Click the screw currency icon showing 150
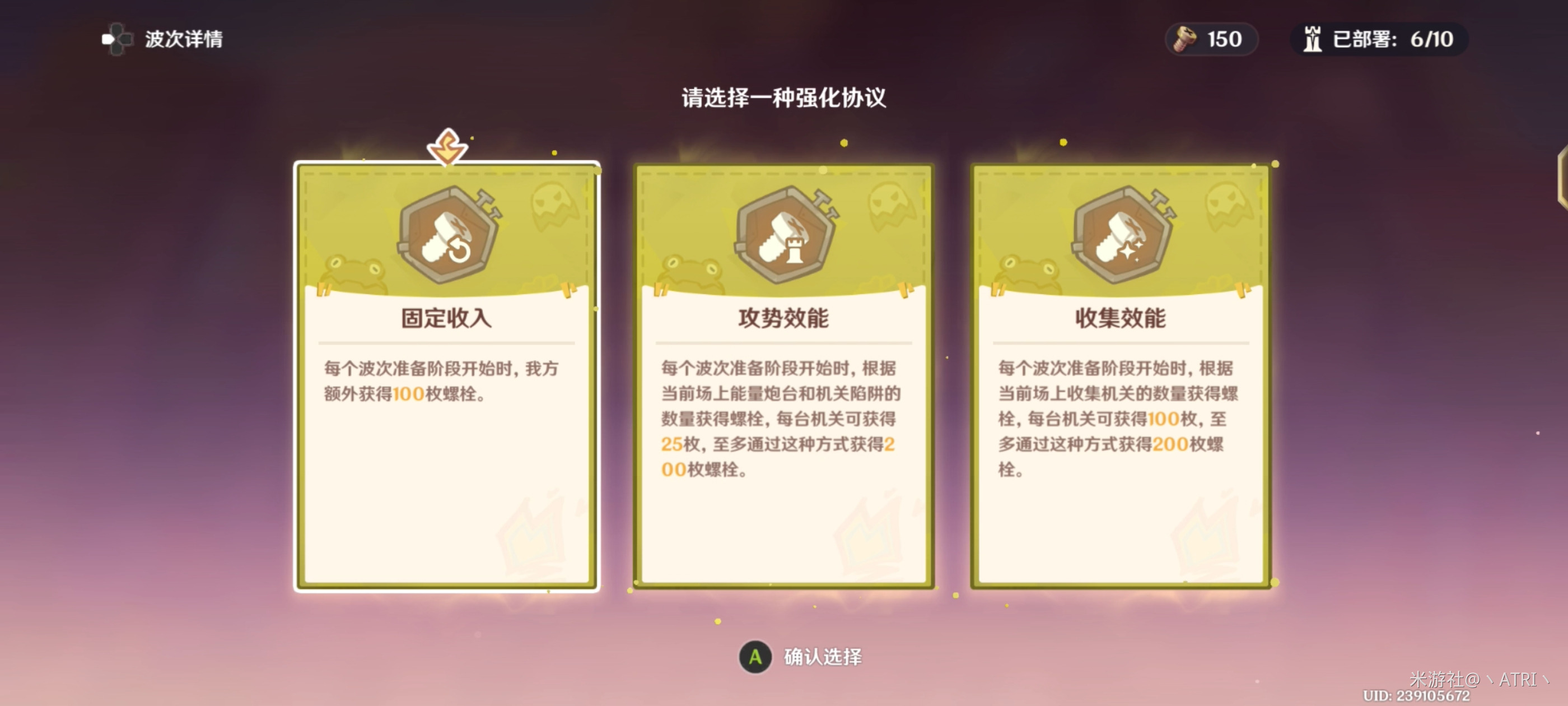The height and width of the screenshot is (706, 1568). [1184, 39]
